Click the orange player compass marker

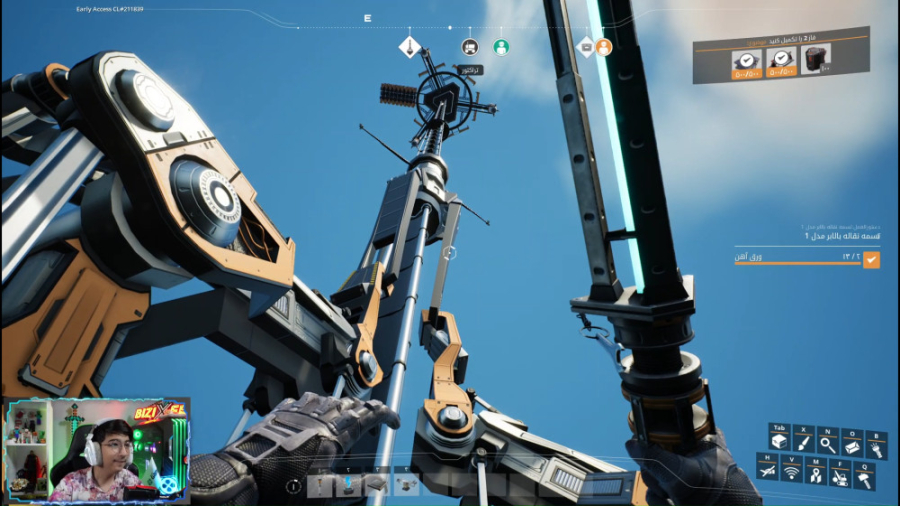[x=604, y=47]
